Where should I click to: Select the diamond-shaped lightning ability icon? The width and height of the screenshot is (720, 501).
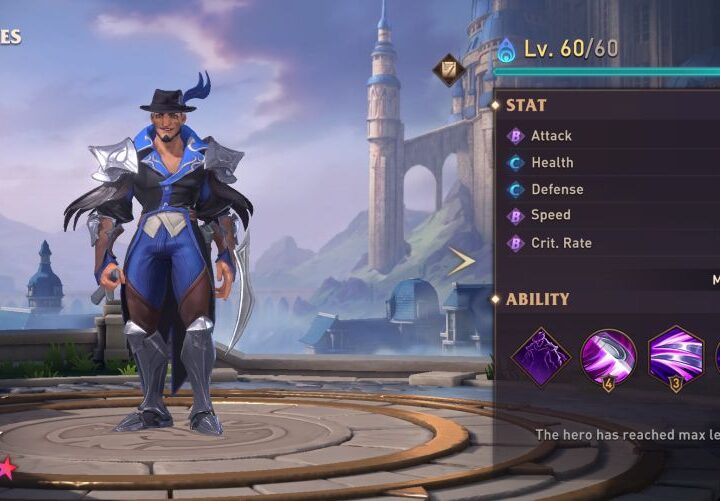[541, 357]
